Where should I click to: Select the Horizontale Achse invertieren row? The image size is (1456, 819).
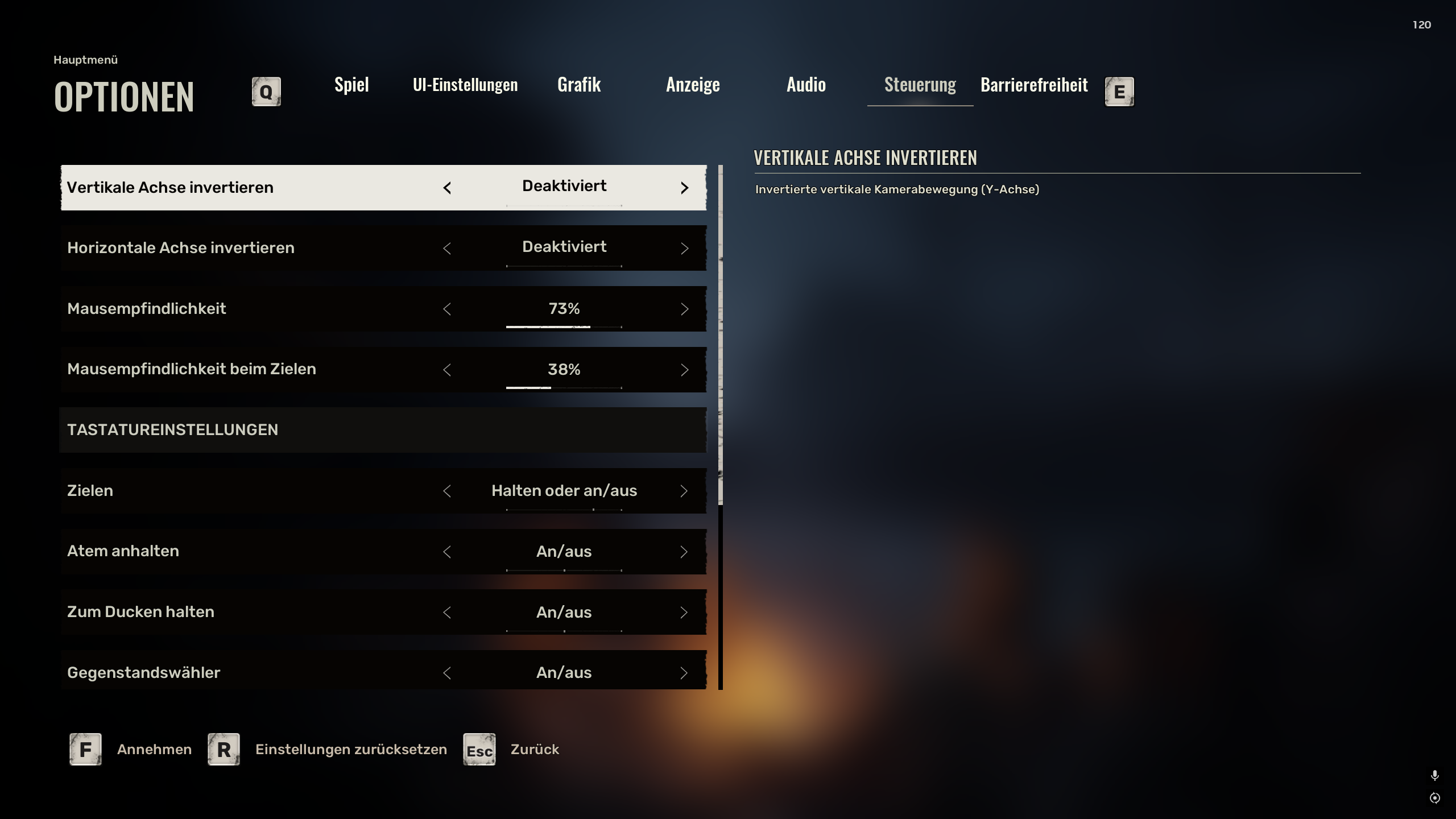227,248
